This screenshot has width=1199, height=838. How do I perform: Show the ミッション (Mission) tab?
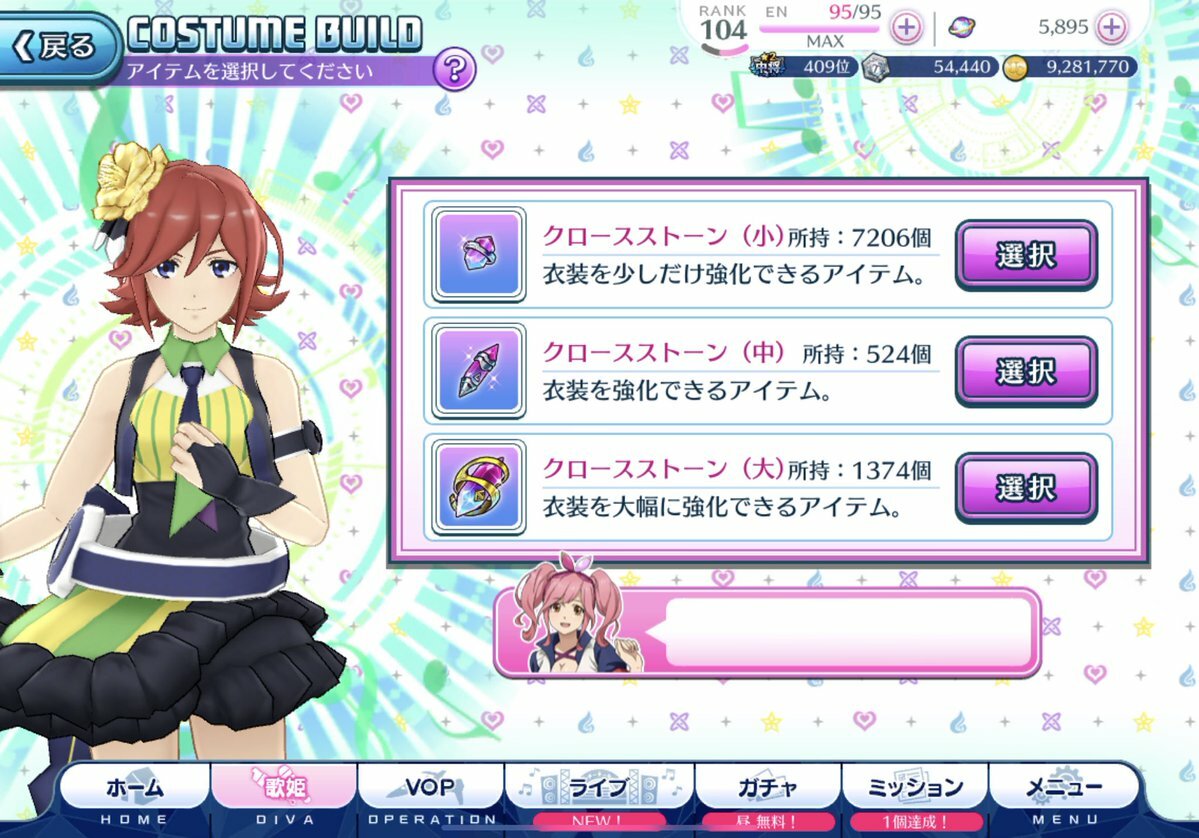click(x=917, y=790)
